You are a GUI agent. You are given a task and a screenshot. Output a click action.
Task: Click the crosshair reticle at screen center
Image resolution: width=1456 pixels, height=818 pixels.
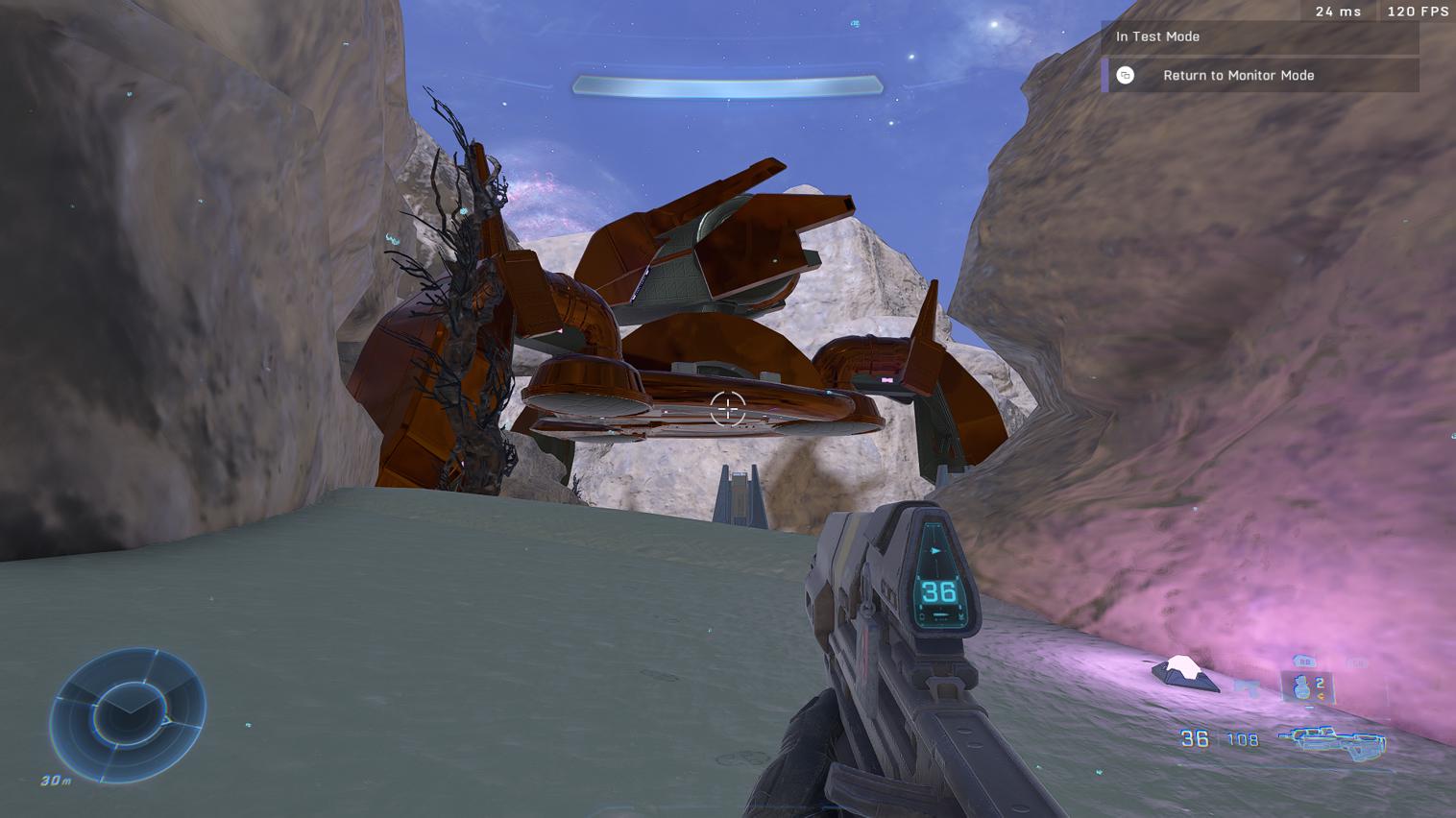tap(727, 409)
